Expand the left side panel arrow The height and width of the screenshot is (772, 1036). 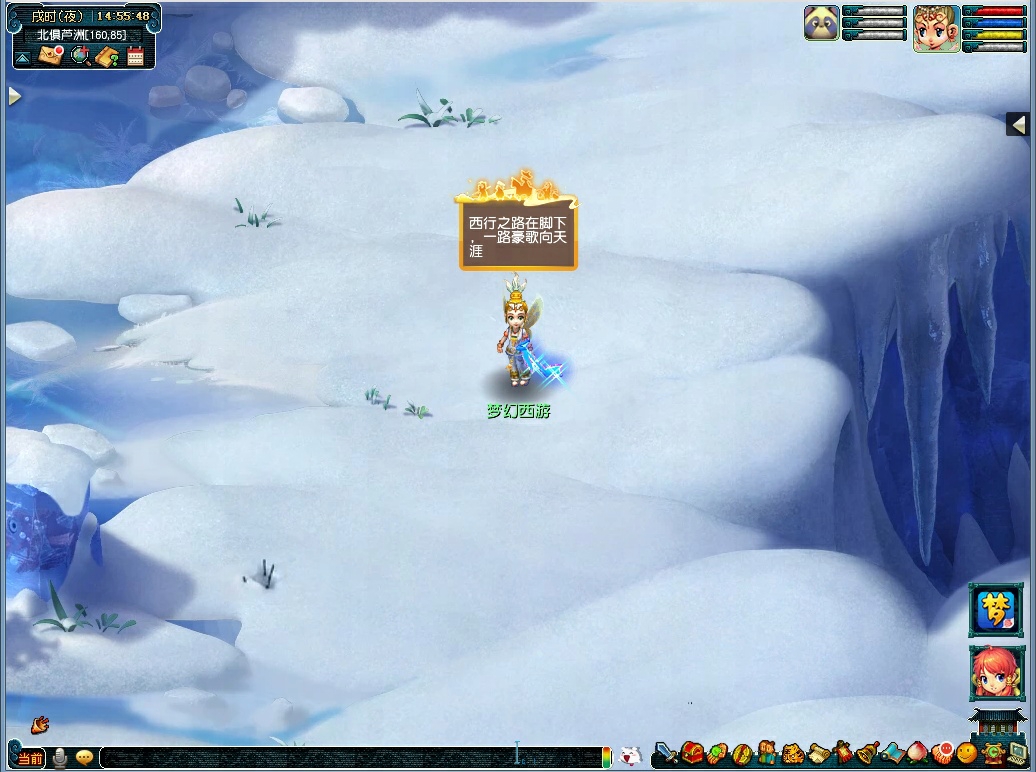pyautogui.click(x=14, y=96)
